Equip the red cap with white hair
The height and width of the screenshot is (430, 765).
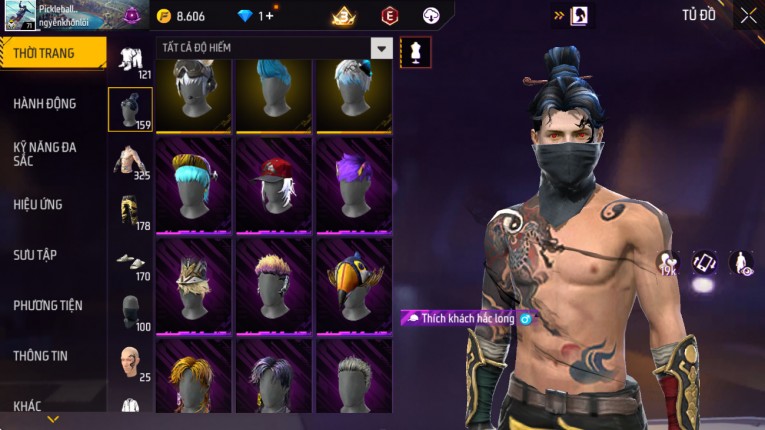[274, 183]
